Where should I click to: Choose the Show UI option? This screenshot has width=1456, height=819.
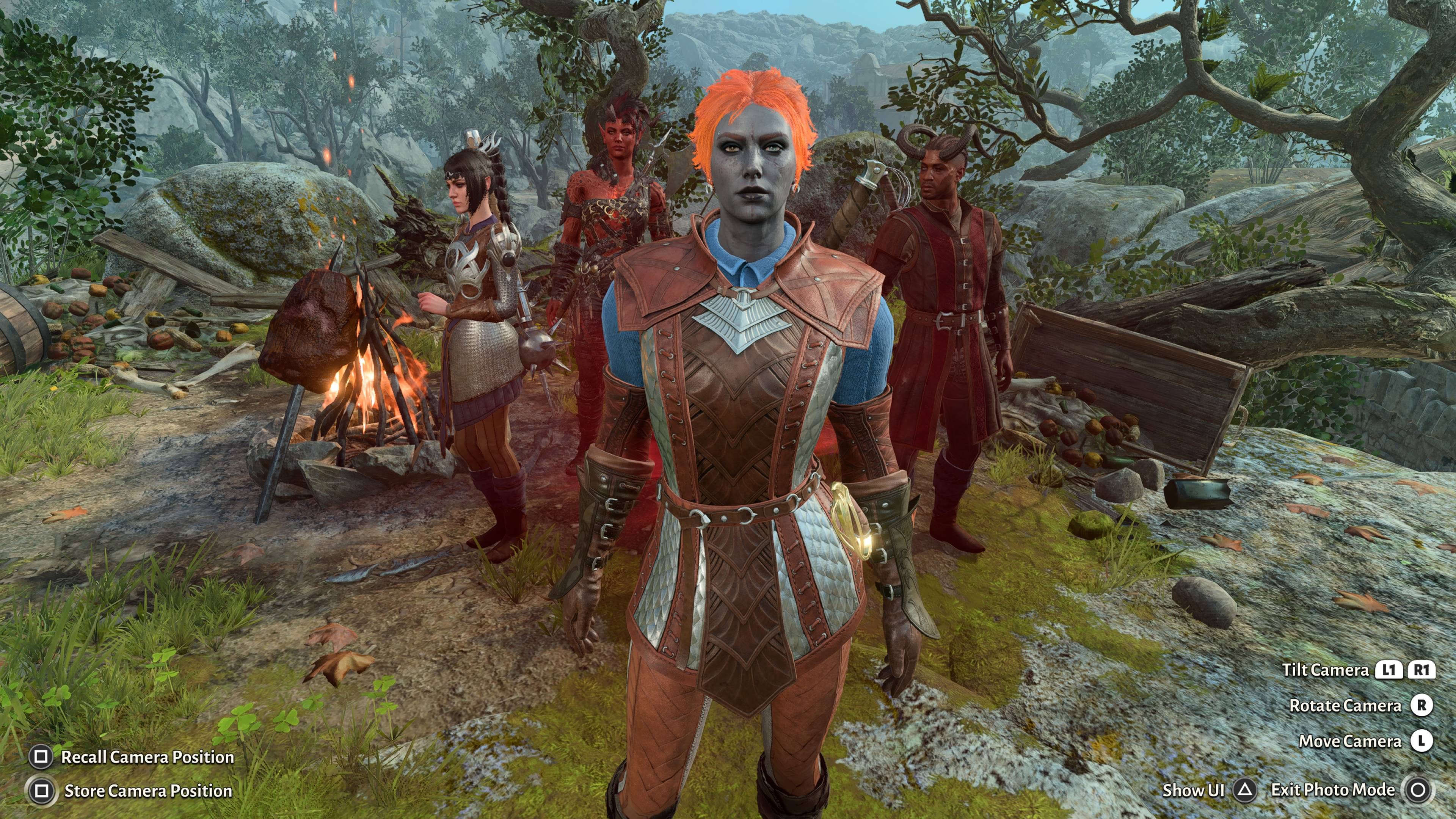click(1192, 790)
